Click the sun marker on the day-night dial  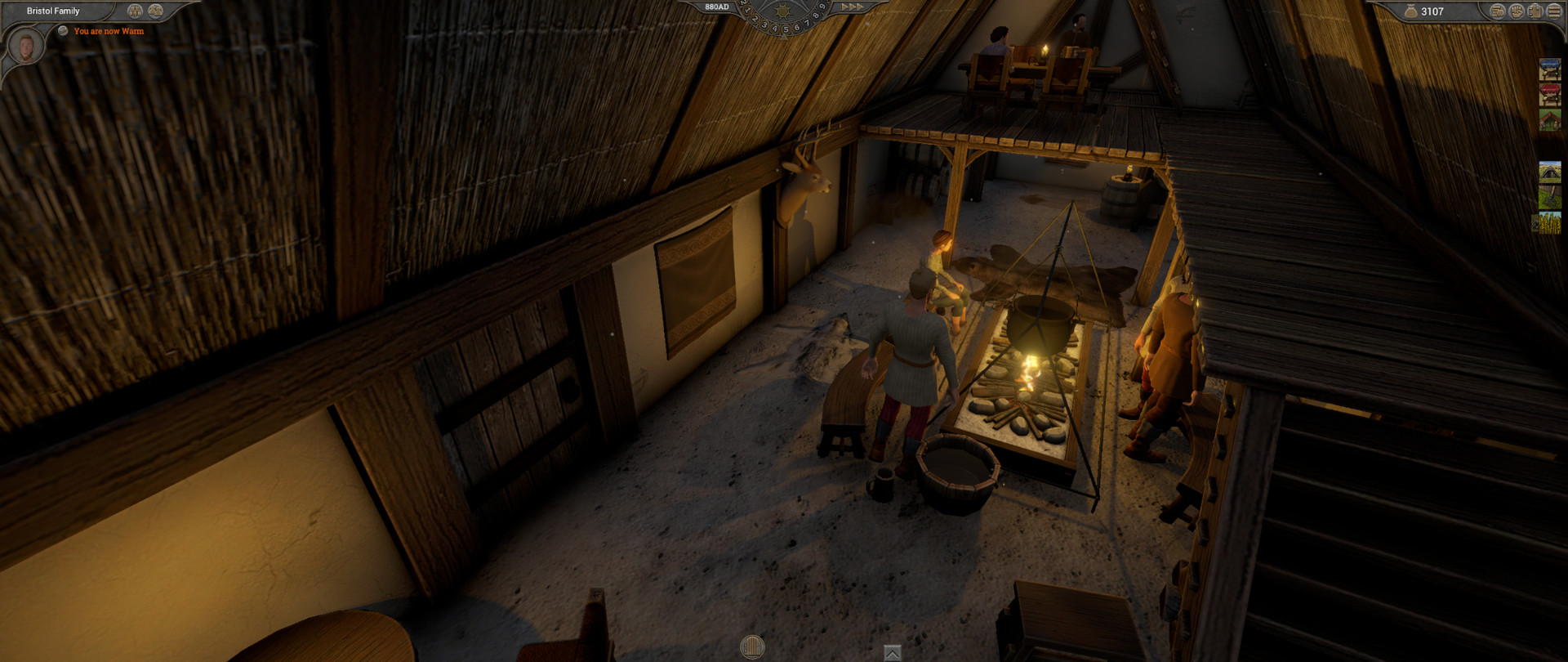click(x=783, y=11)
